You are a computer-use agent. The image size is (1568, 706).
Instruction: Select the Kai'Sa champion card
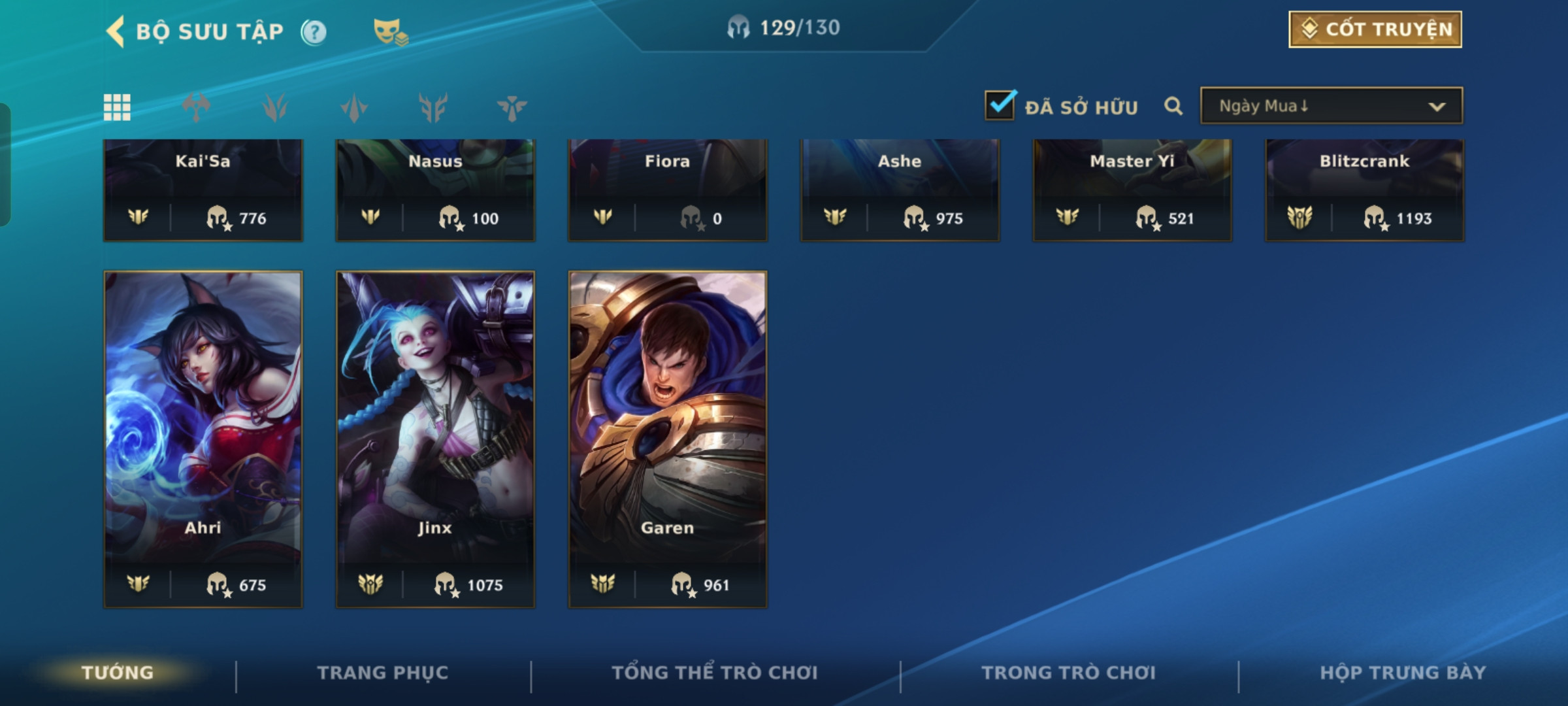coord(203,190)
